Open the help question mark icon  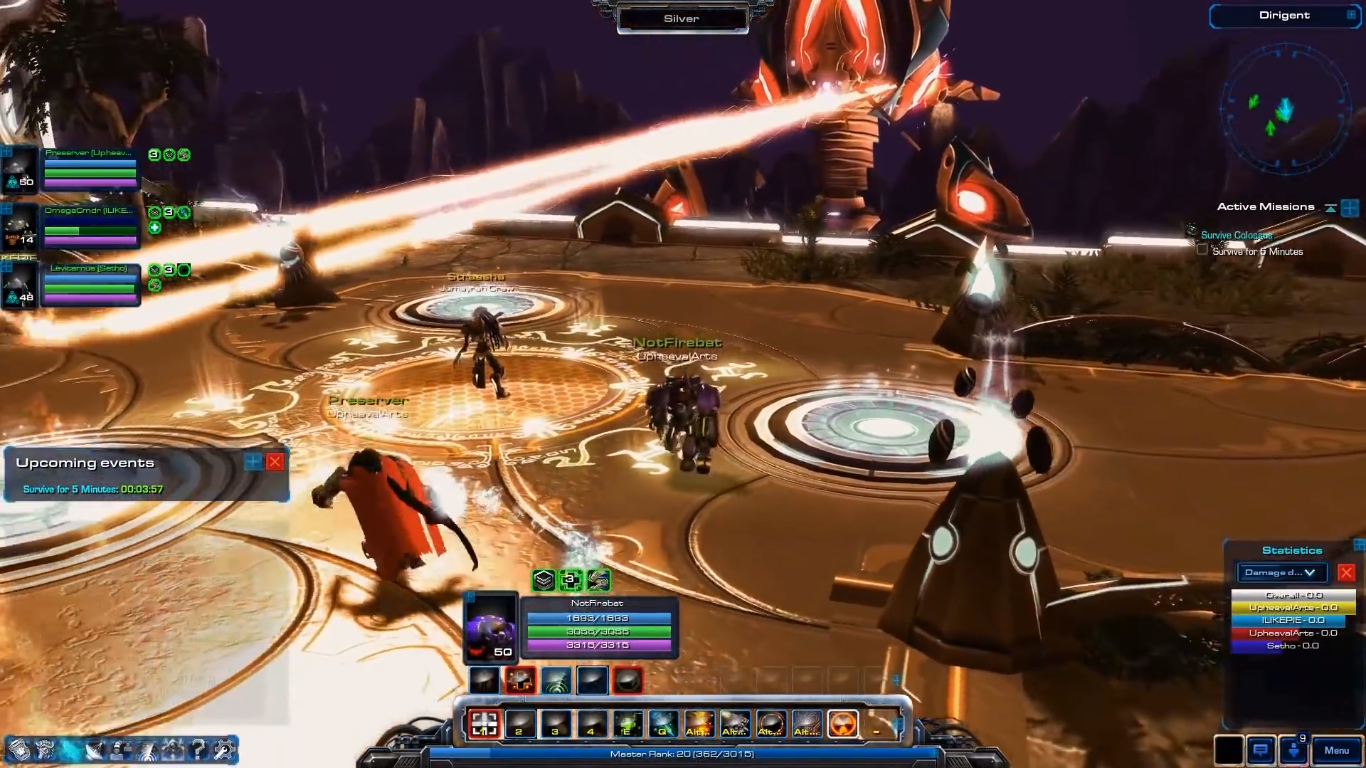[198, 749]
